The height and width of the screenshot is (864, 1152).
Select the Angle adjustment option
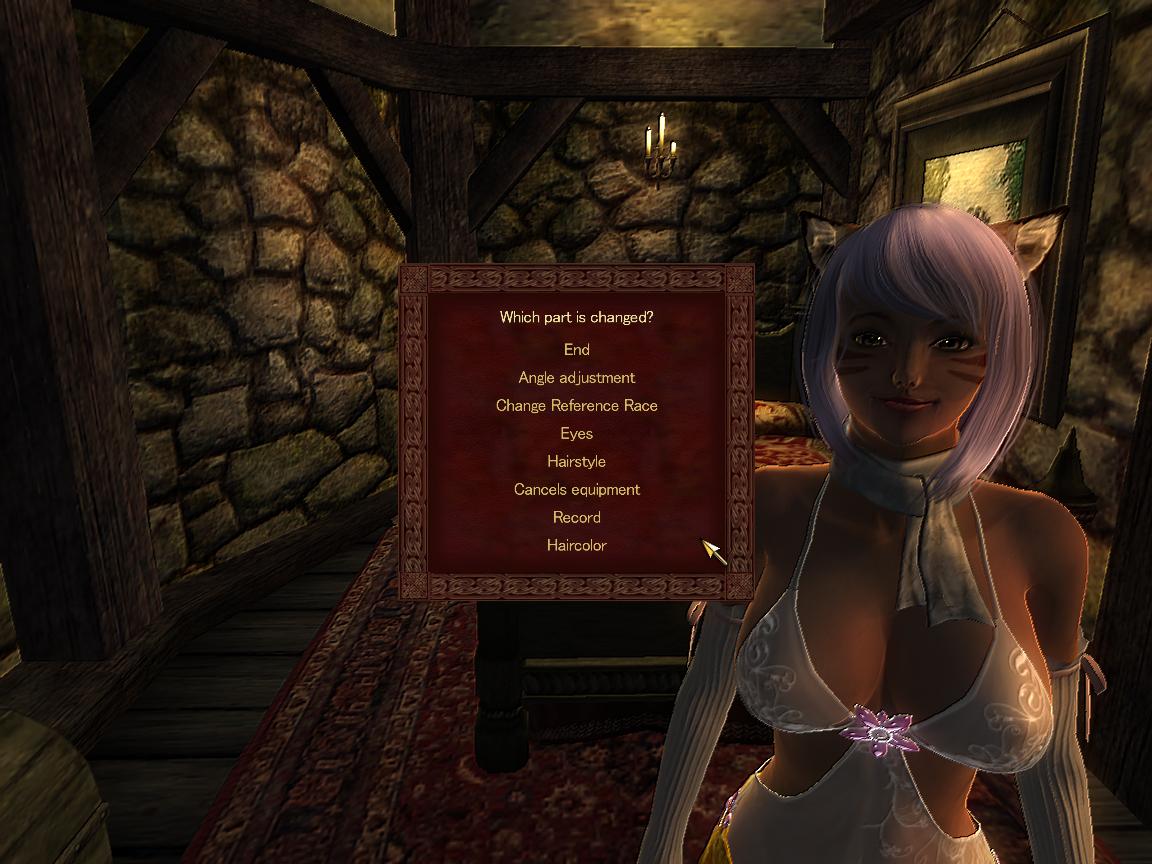576,378
